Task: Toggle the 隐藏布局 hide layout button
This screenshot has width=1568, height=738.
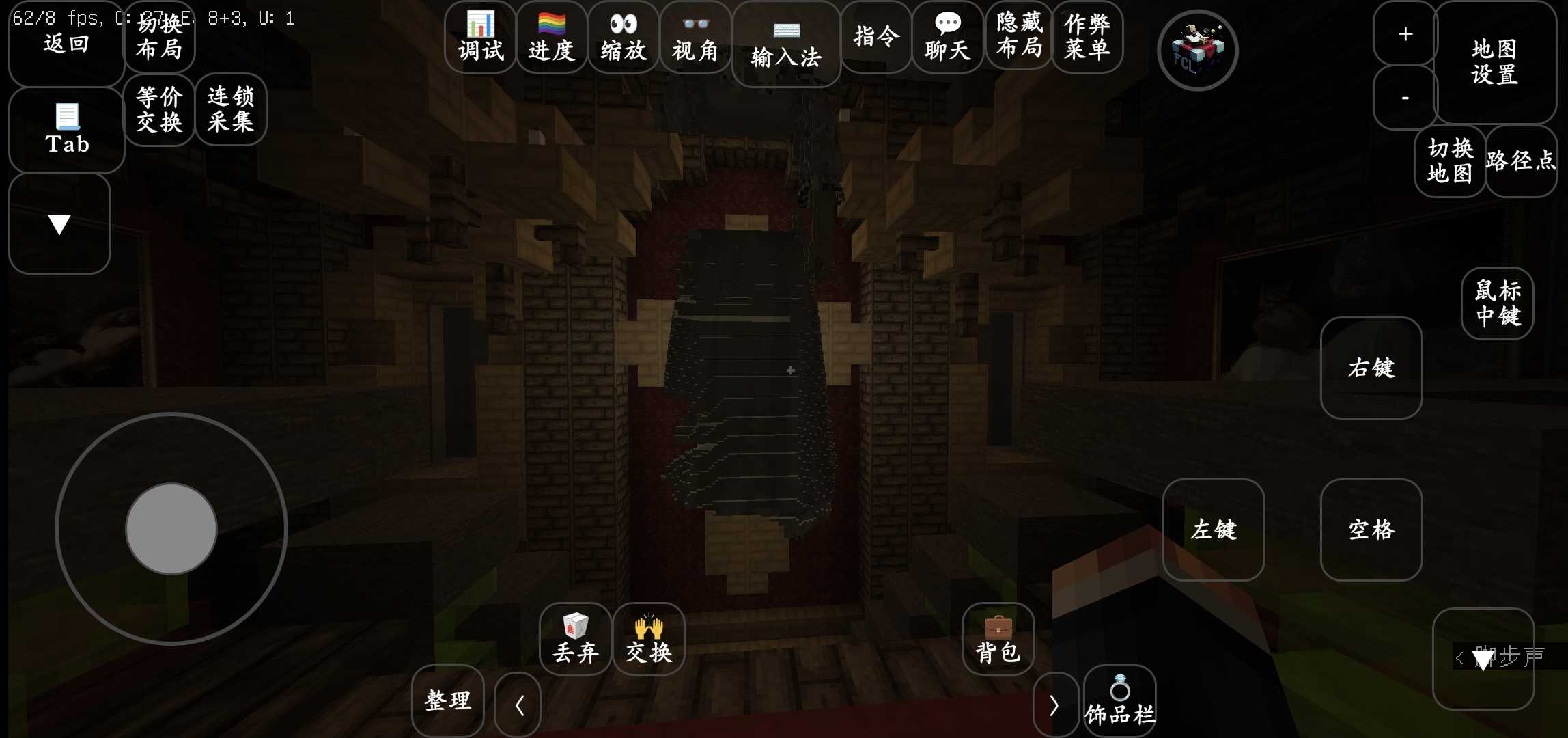Action: (x=1019, y=37)
